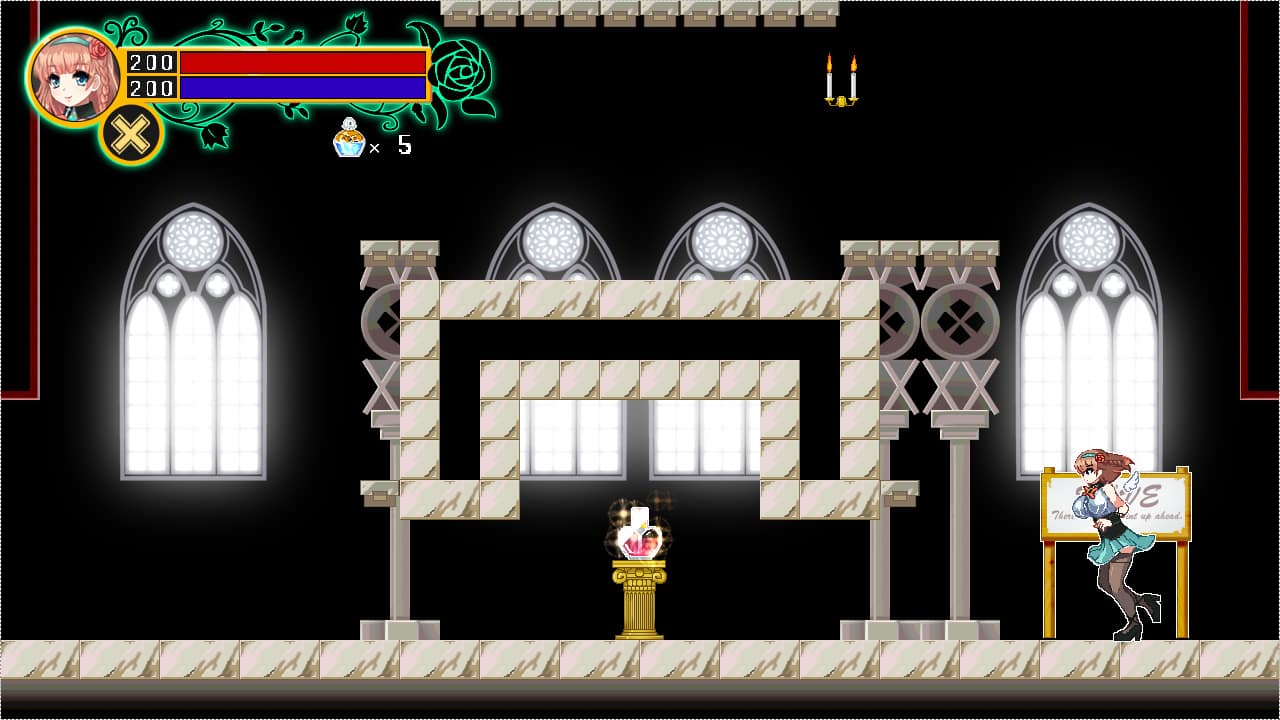
Task: Open the MP value label showing 200
Action: point(150,88)
